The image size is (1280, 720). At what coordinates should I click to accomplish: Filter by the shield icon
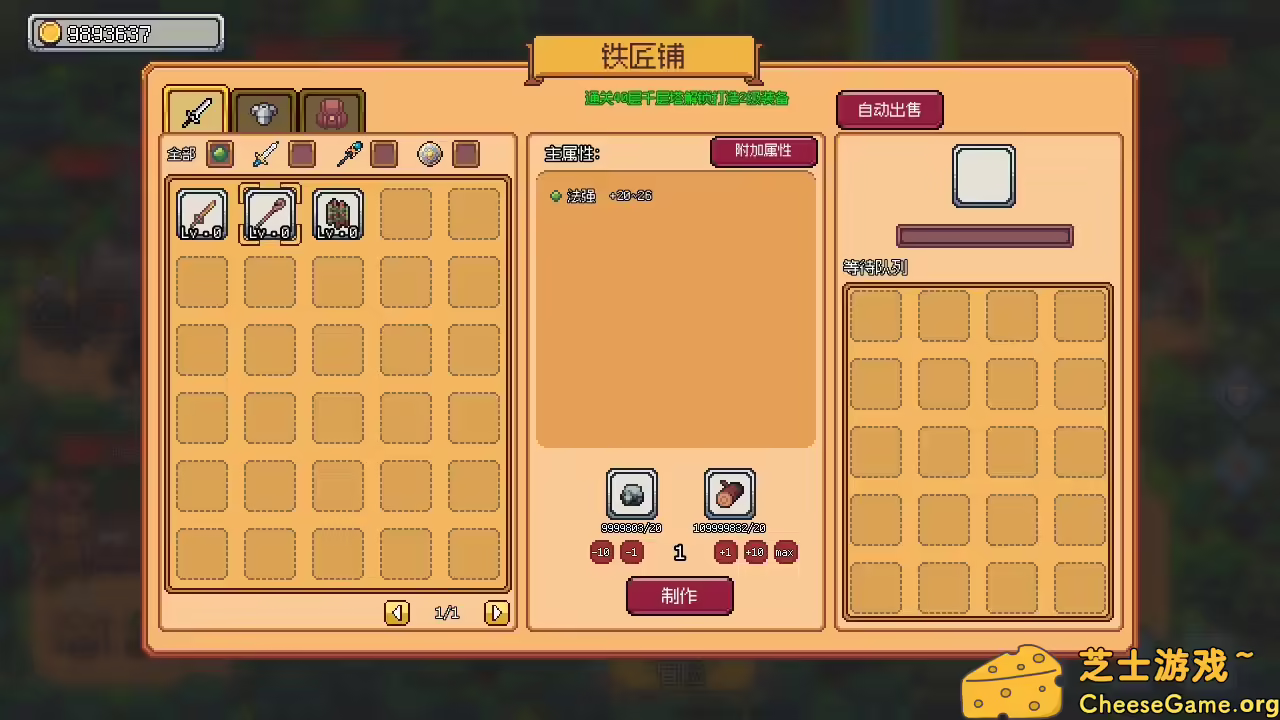tap(429, 154)
